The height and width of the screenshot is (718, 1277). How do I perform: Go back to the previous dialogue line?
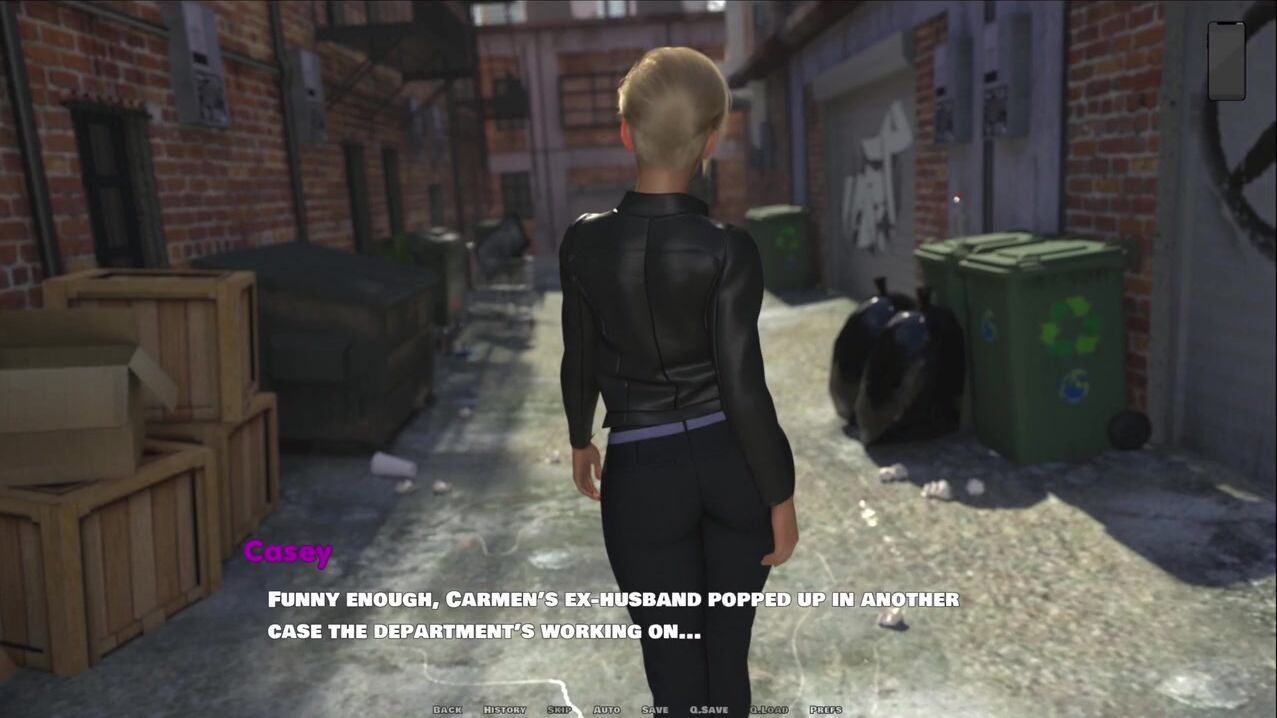pyautogui.click(x=447, y=710)
